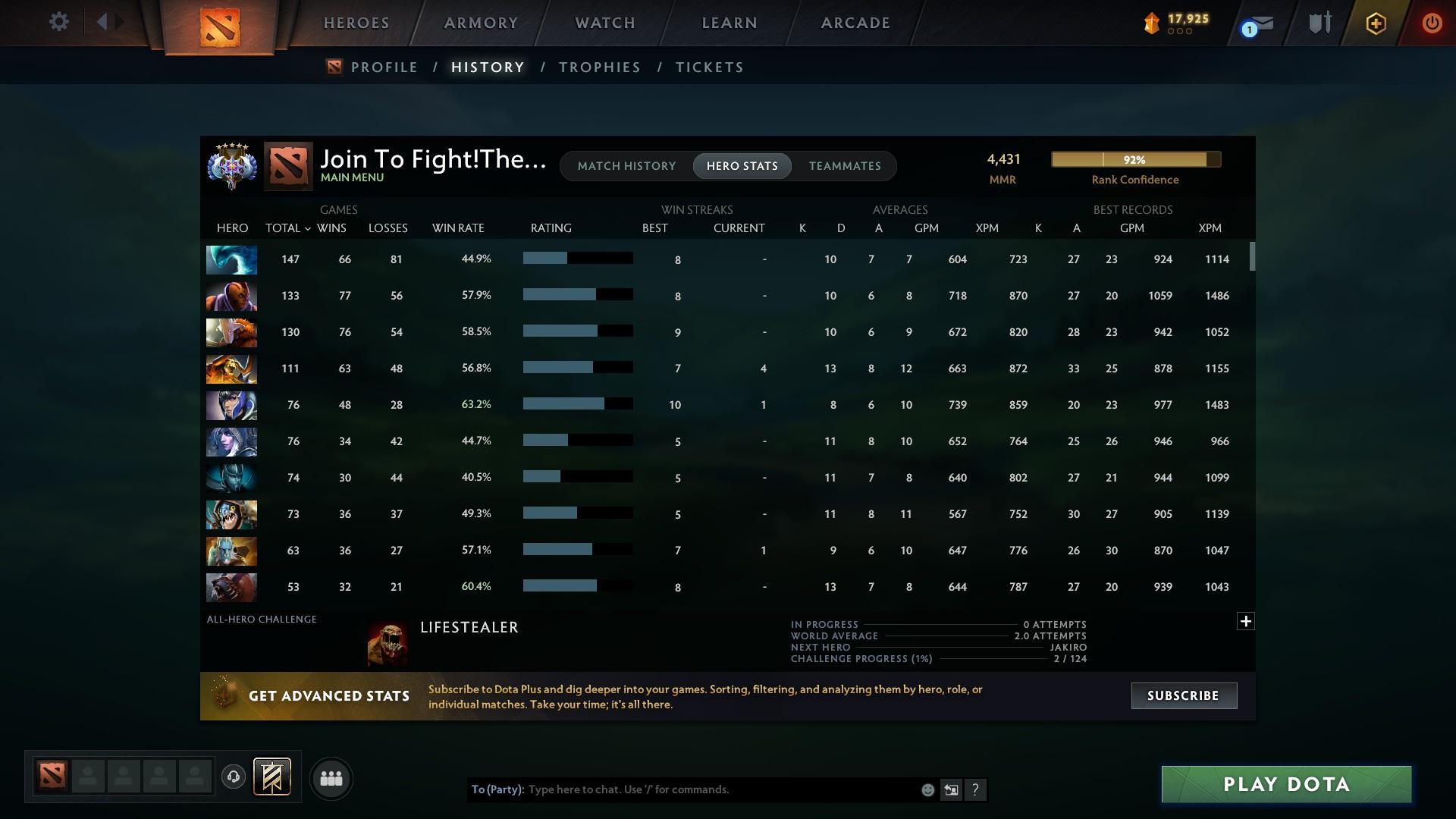Screen dimensions: 1456x819
Task: Switch to the TEAMMATES view
Action: (x=844, y=165)
